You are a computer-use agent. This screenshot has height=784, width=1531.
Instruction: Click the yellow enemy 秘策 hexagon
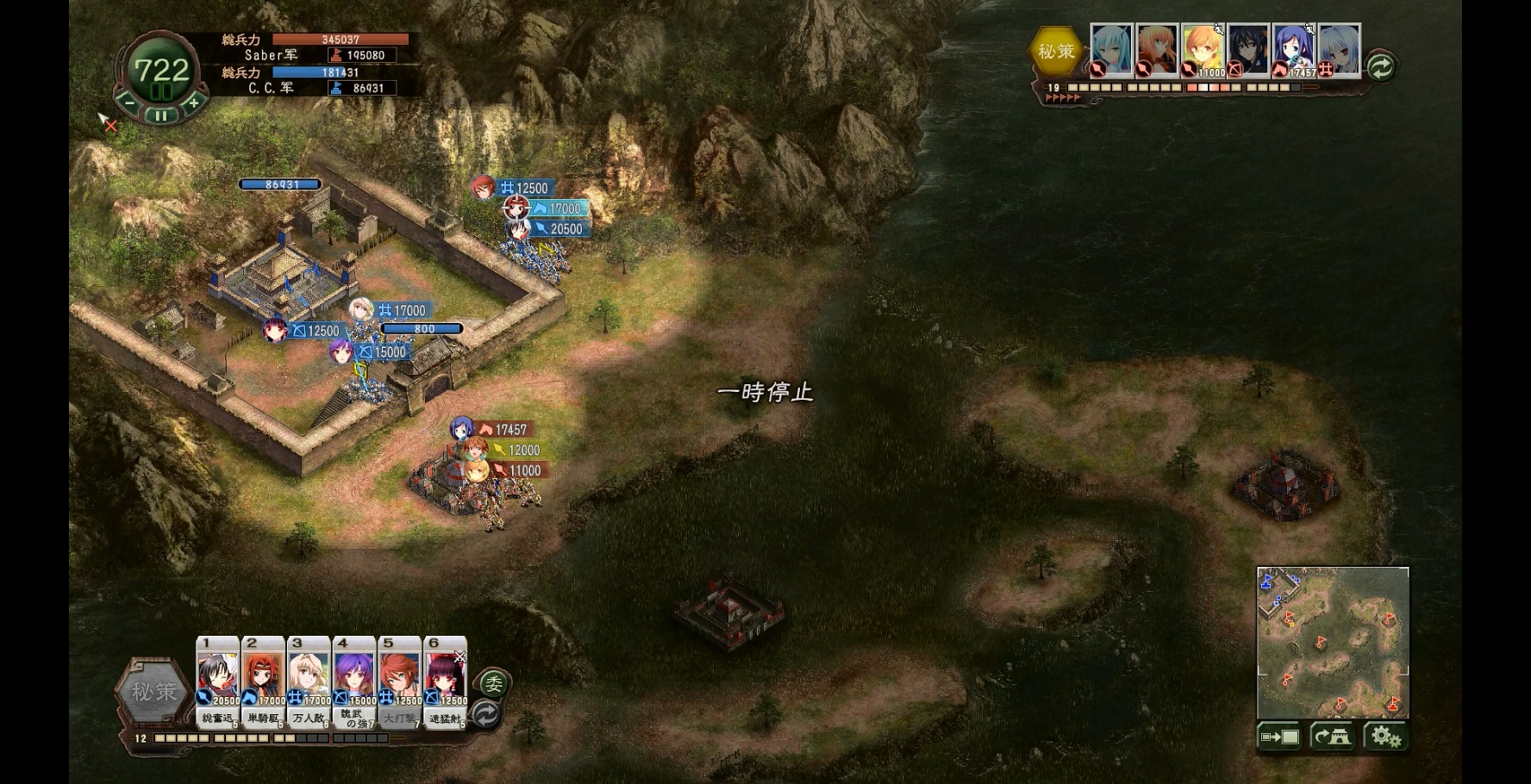point(1056,51)
